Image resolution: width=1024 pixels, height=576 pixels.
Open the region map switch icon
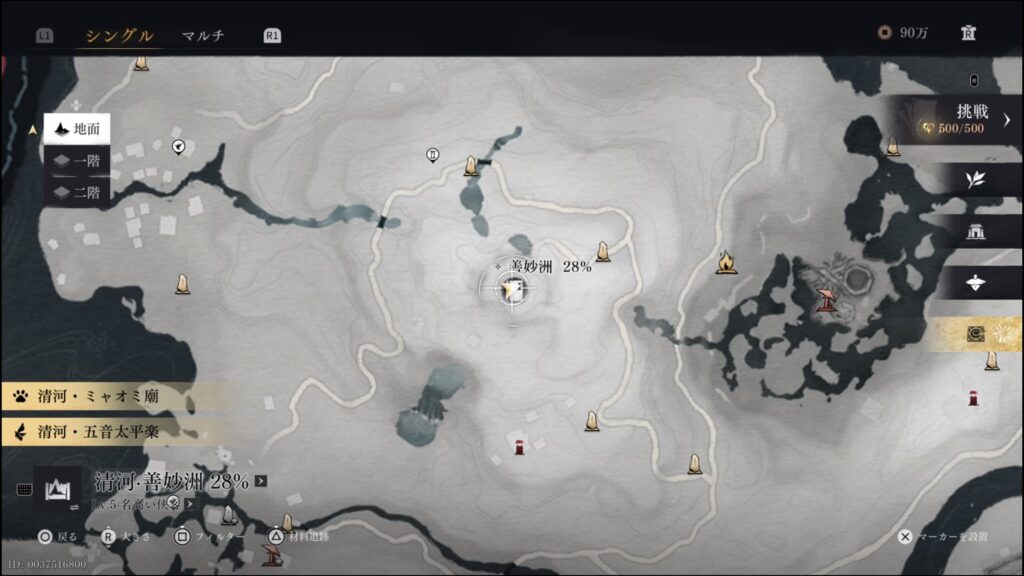(x=56, y=489)
